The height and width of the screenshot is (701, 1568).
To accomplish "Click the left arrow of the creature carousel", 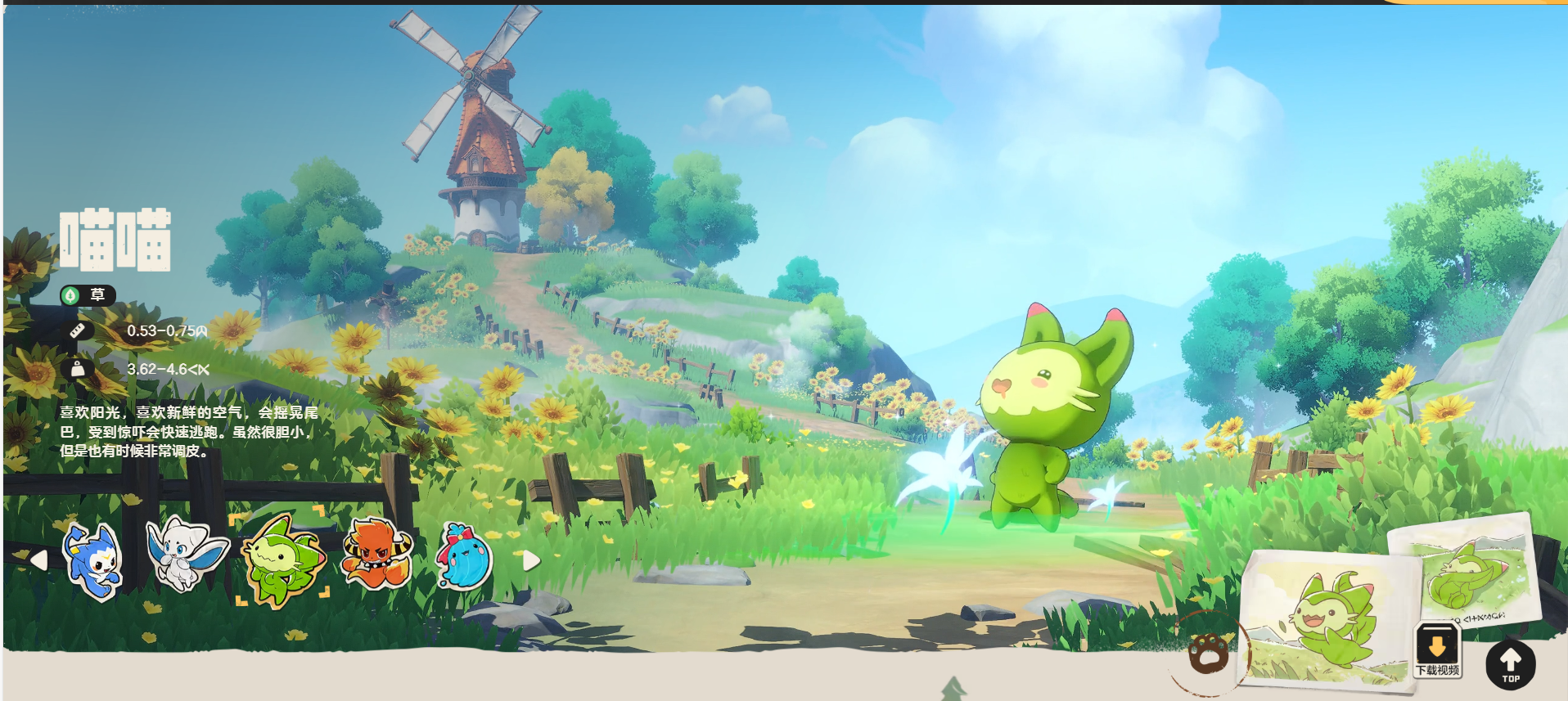I will pos(38,559).
